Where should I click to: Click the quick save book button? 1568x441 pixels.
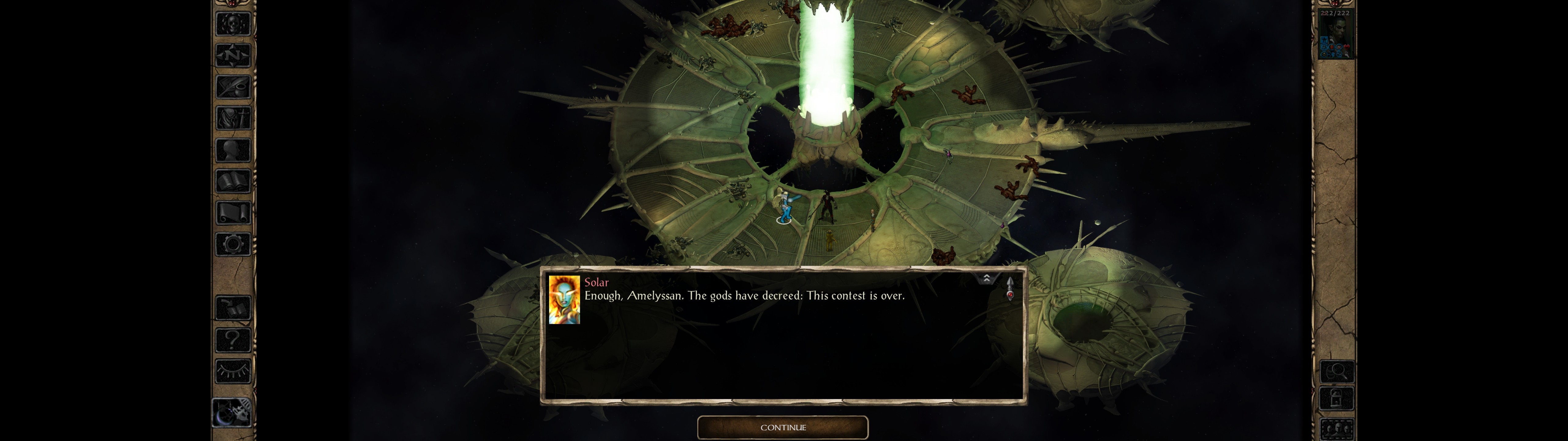pos(233,308)
